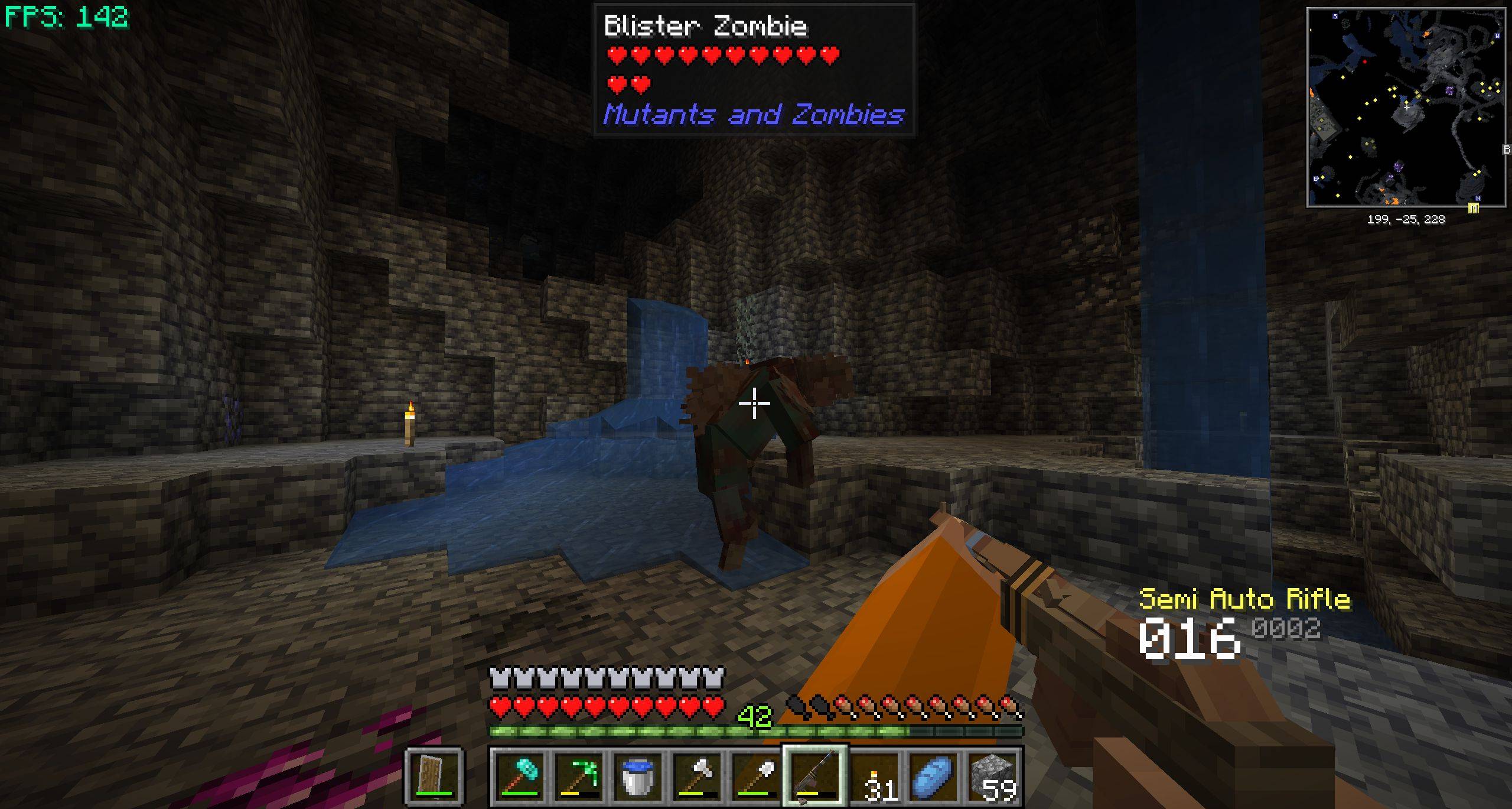This screenshot has width=1512, height=809.
Task: Click the Blister Zombie name text
Action: click(x=706, y=27)
